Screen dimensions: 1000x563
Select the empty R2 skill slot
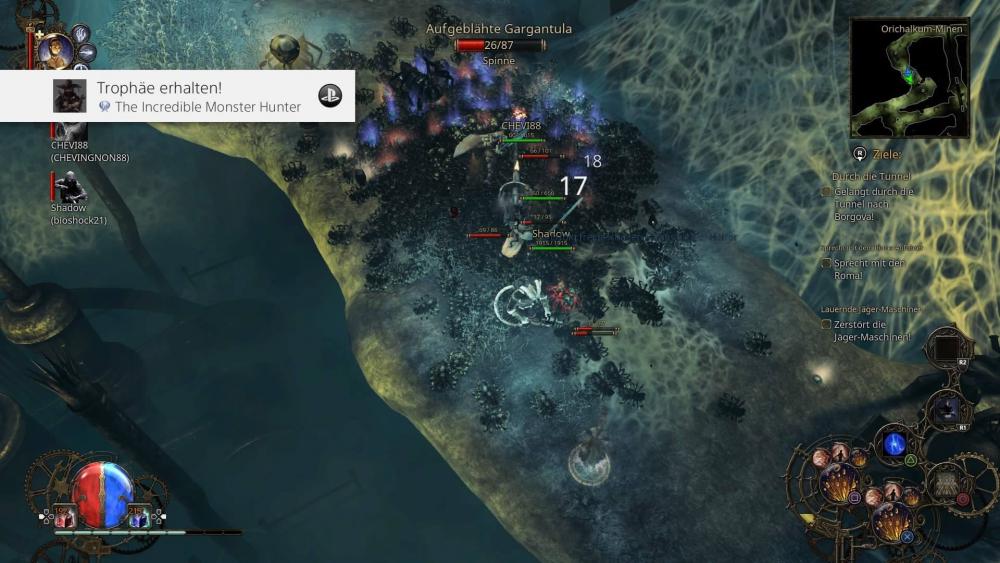[945, 349]
